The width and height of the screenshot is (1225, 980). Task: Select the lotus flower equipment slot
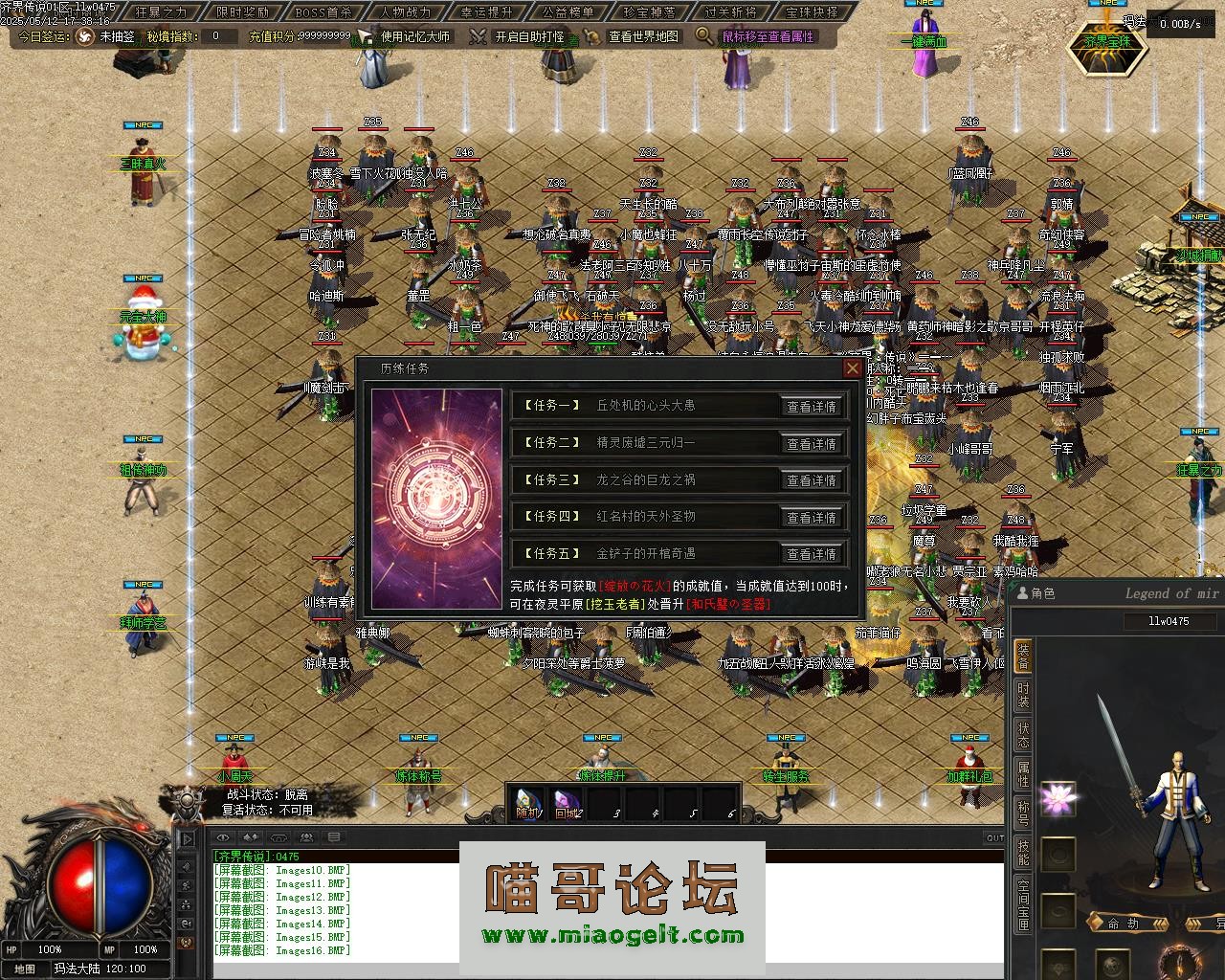(1058, 797)
